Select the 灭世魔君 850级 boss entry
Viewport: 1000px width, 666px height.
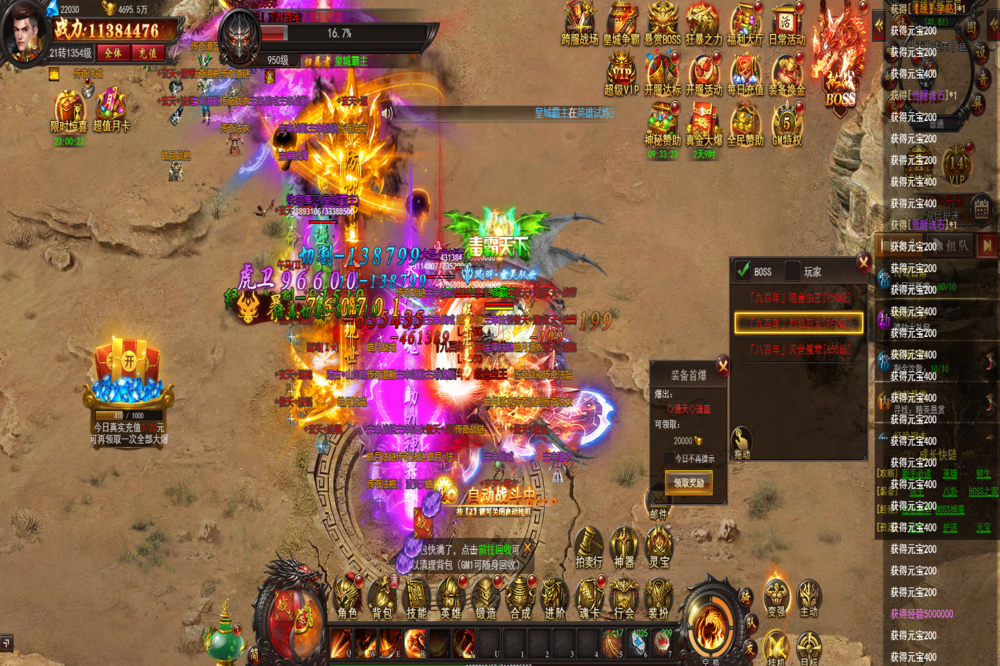coord(799,349)
